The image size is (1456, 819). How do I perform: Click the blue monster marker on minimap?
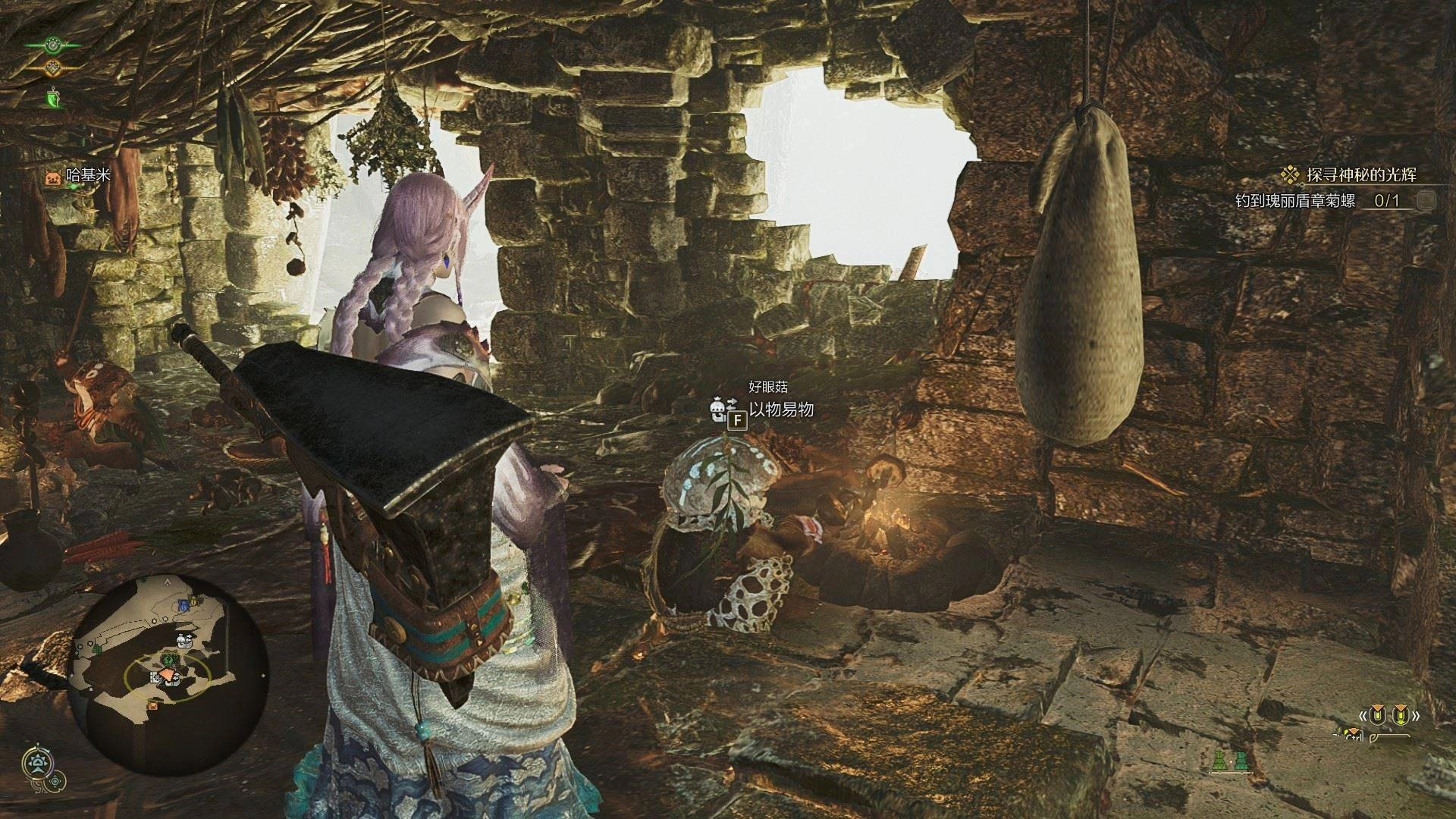pyautogui.click(x=183, y=604)
